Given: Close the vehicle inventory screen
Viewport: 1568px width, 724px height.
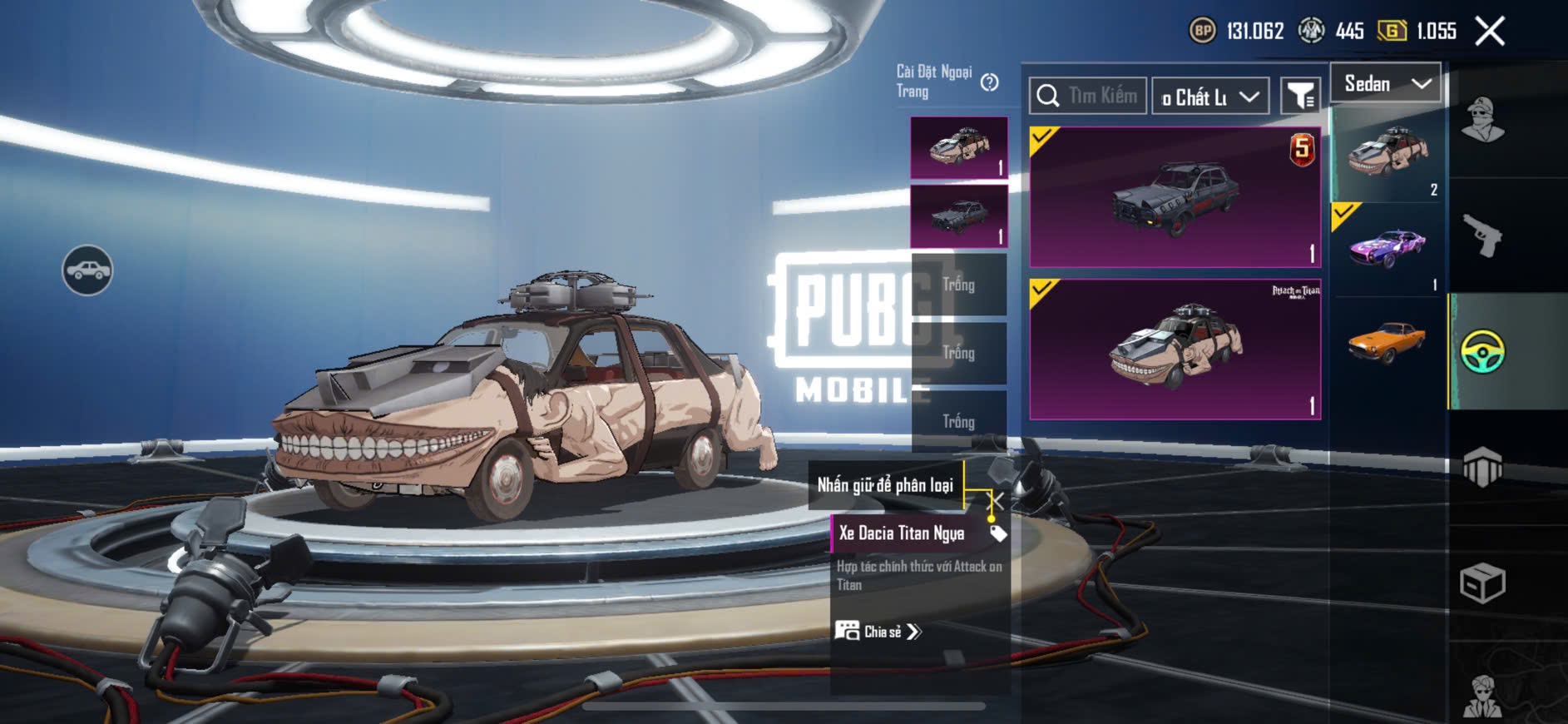Looking at the screenshot, I should coord(1489,32).
